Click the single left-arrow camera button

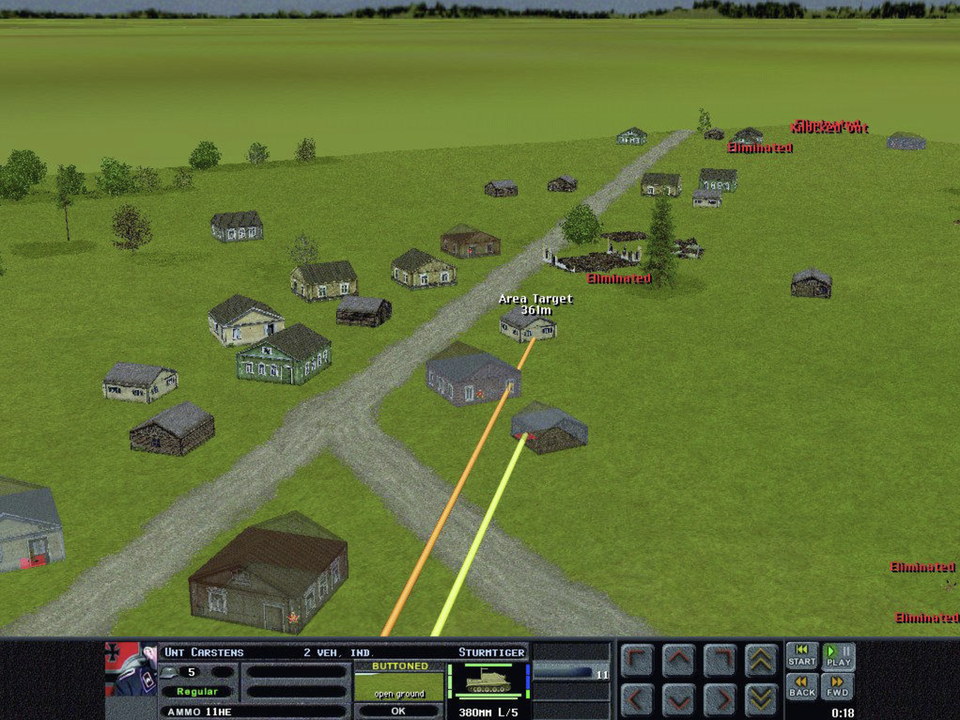pos(637,697)
